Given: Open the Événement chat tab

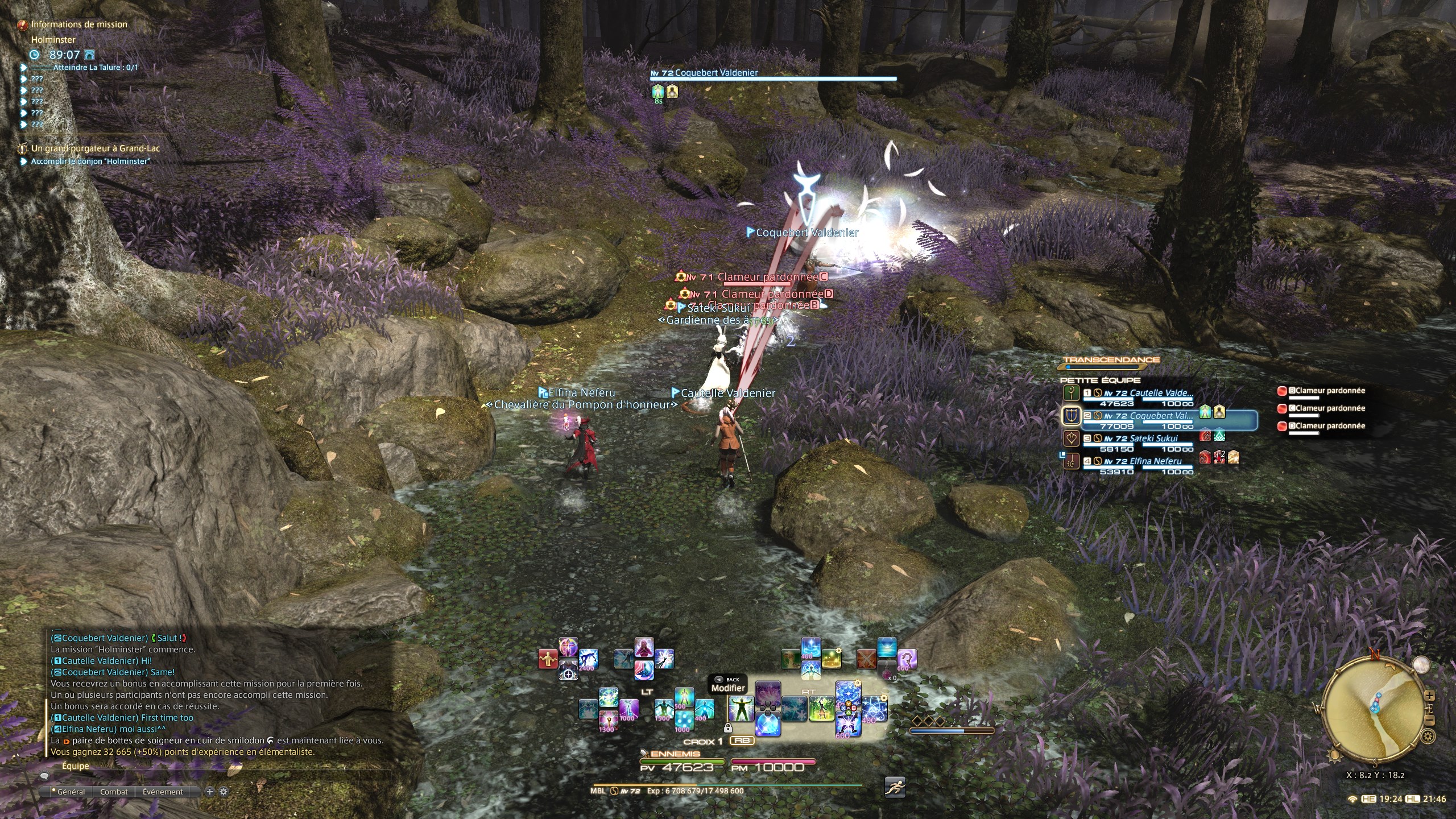Looking at the screenshot, I should 163,792.
